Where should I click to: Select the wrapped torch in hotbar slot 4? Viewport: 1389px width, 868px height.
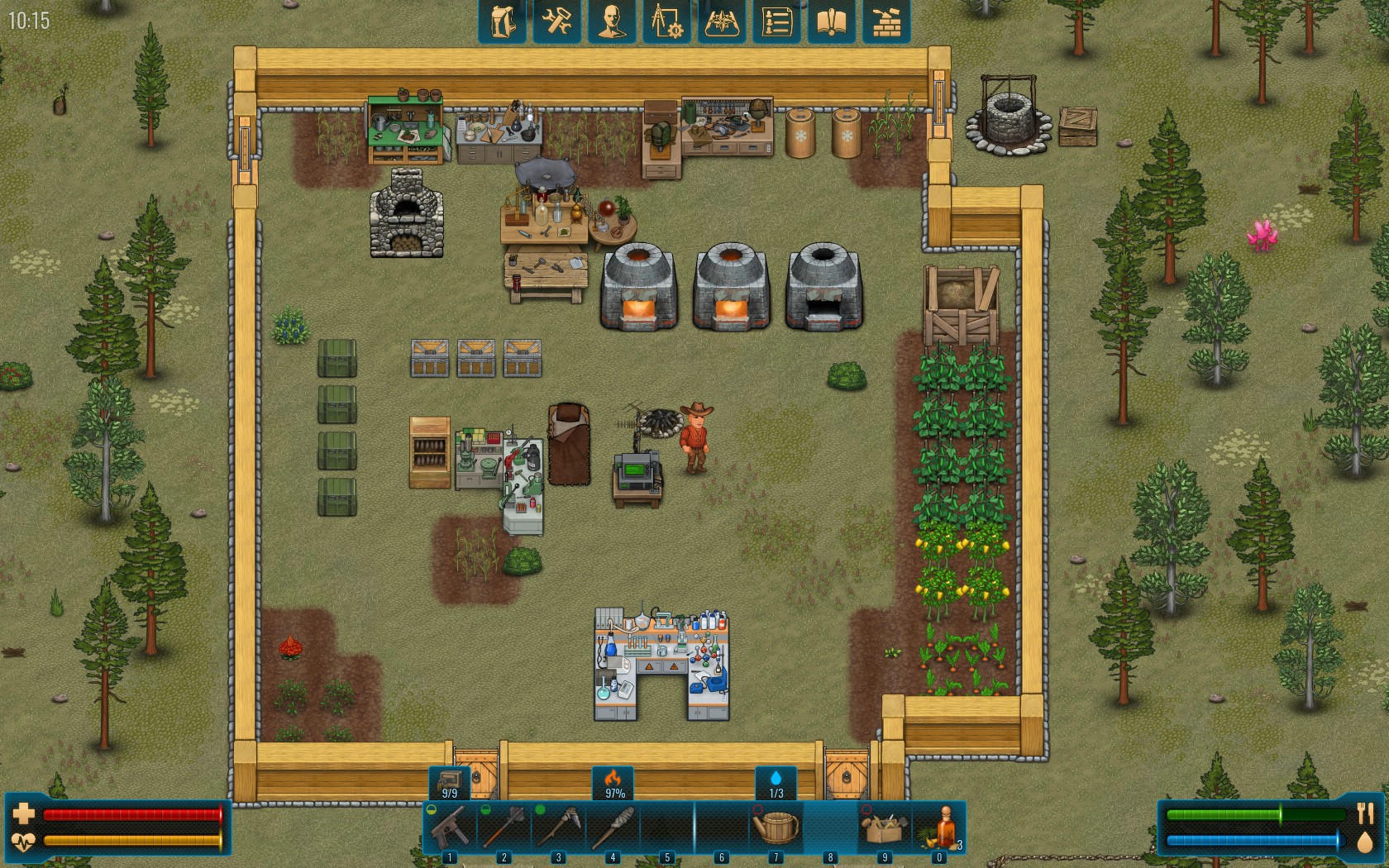(613, 826)
